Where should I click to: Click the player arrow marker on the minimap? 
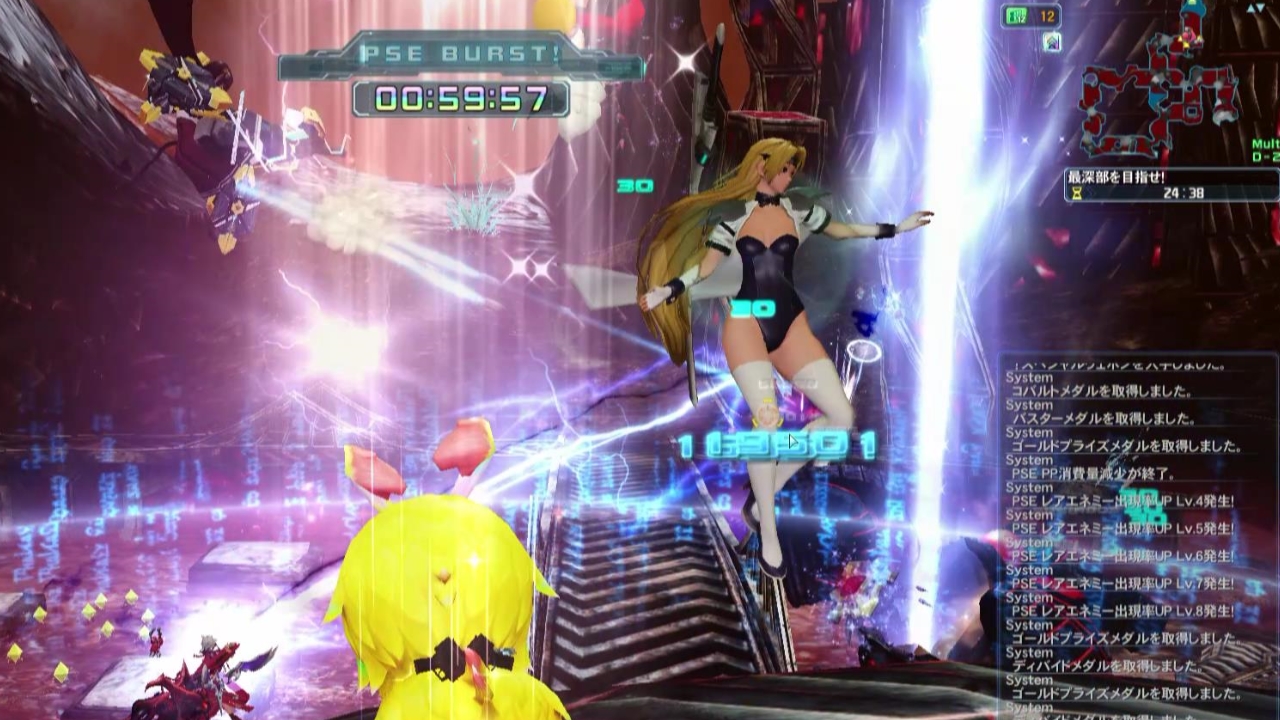[x=1186, y=36]
